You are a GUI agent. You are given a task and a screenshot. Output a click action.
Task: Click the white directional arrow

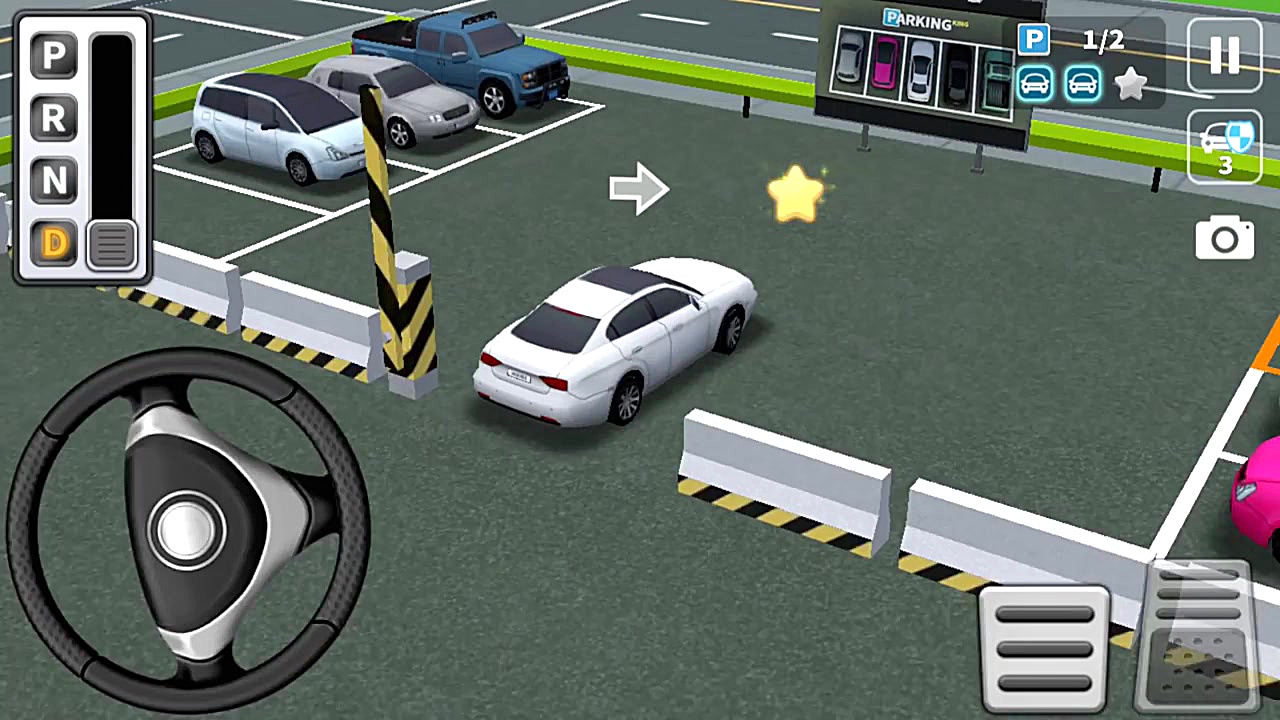[x=640, y=190]
